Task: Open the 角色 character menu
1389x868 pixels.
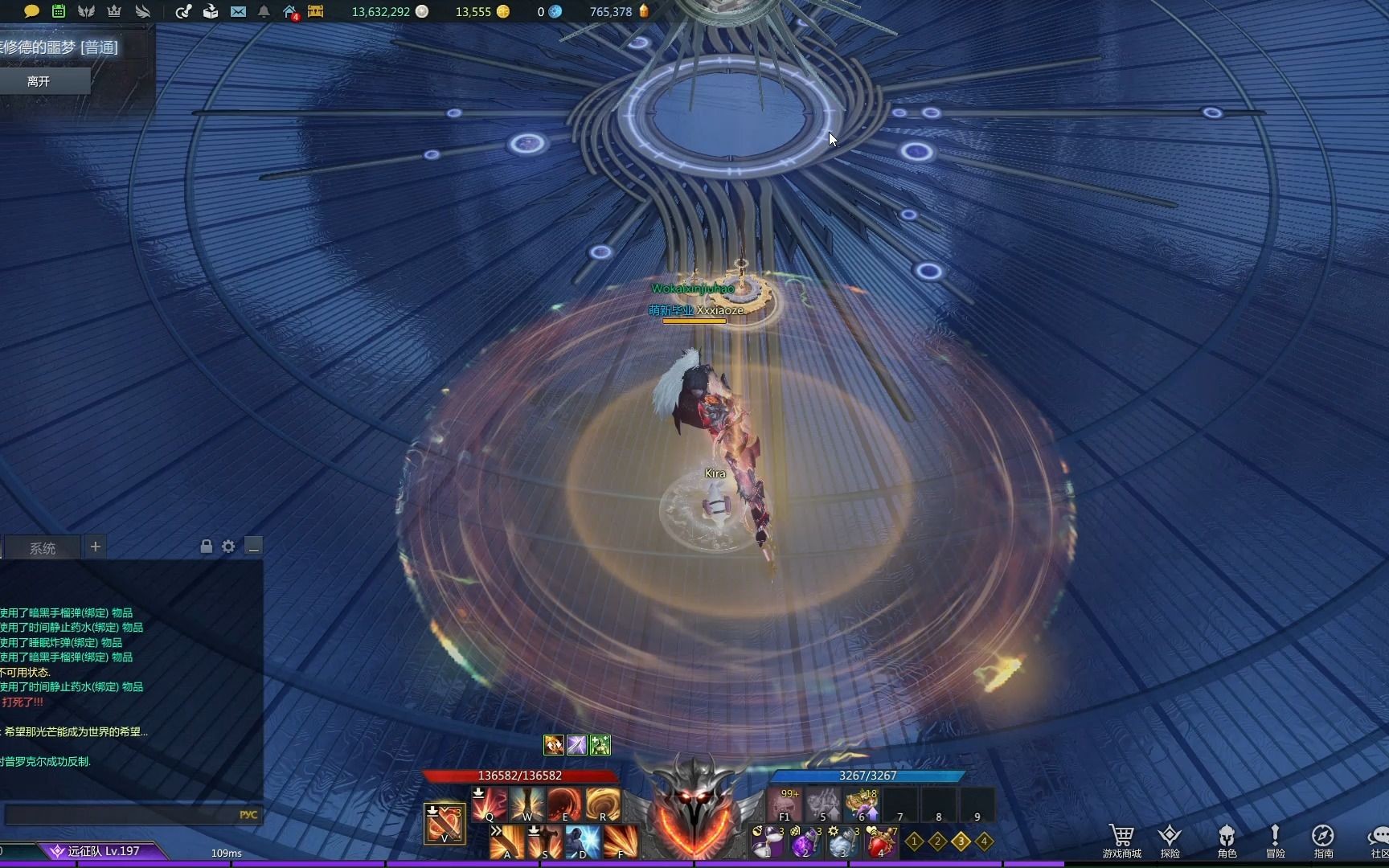Action: [x=1227, y=841]
